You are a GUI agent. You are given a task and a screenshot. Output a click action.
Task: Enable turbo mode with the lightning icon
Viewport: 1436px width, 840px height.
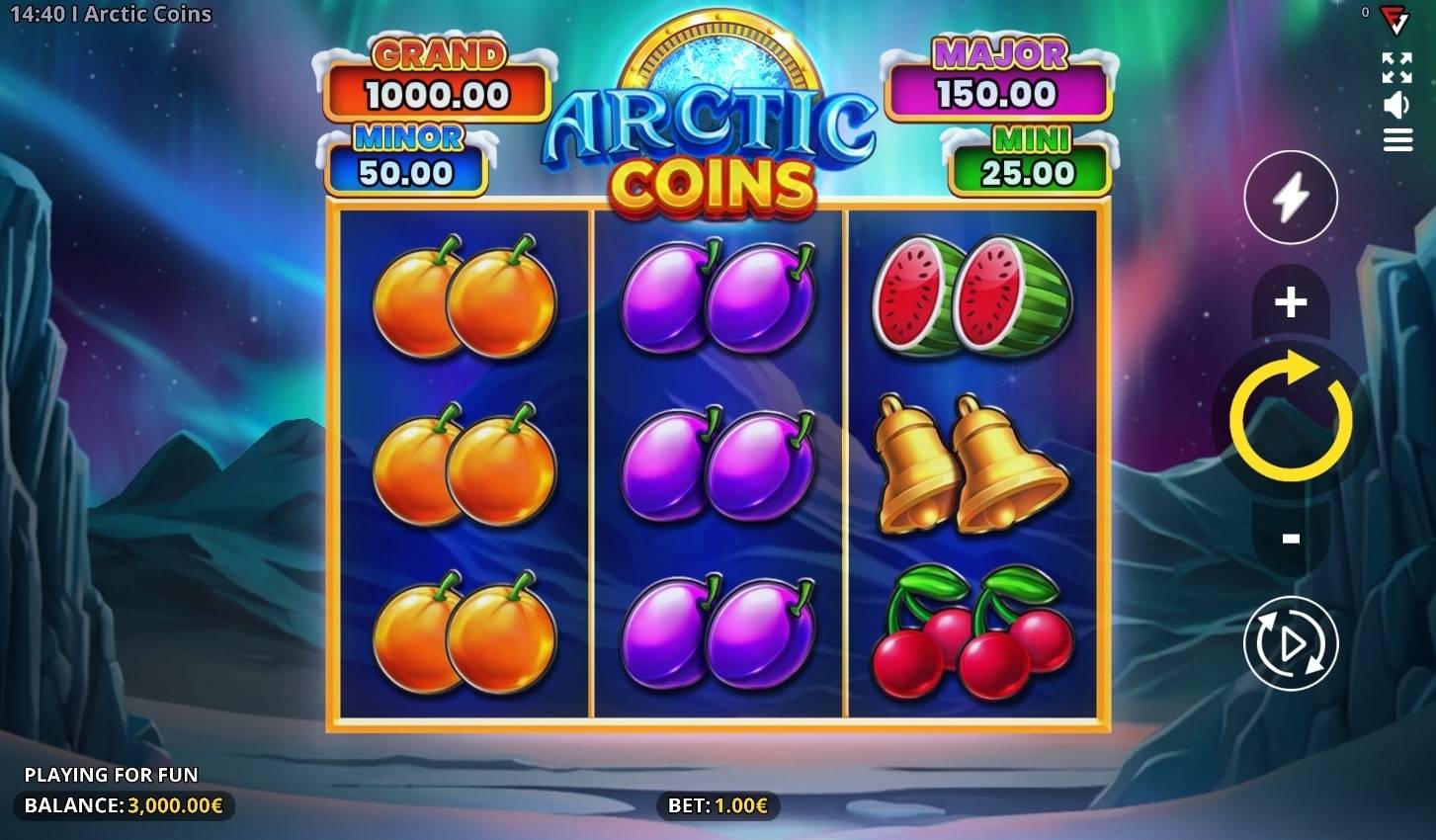tap(1290, 198)
